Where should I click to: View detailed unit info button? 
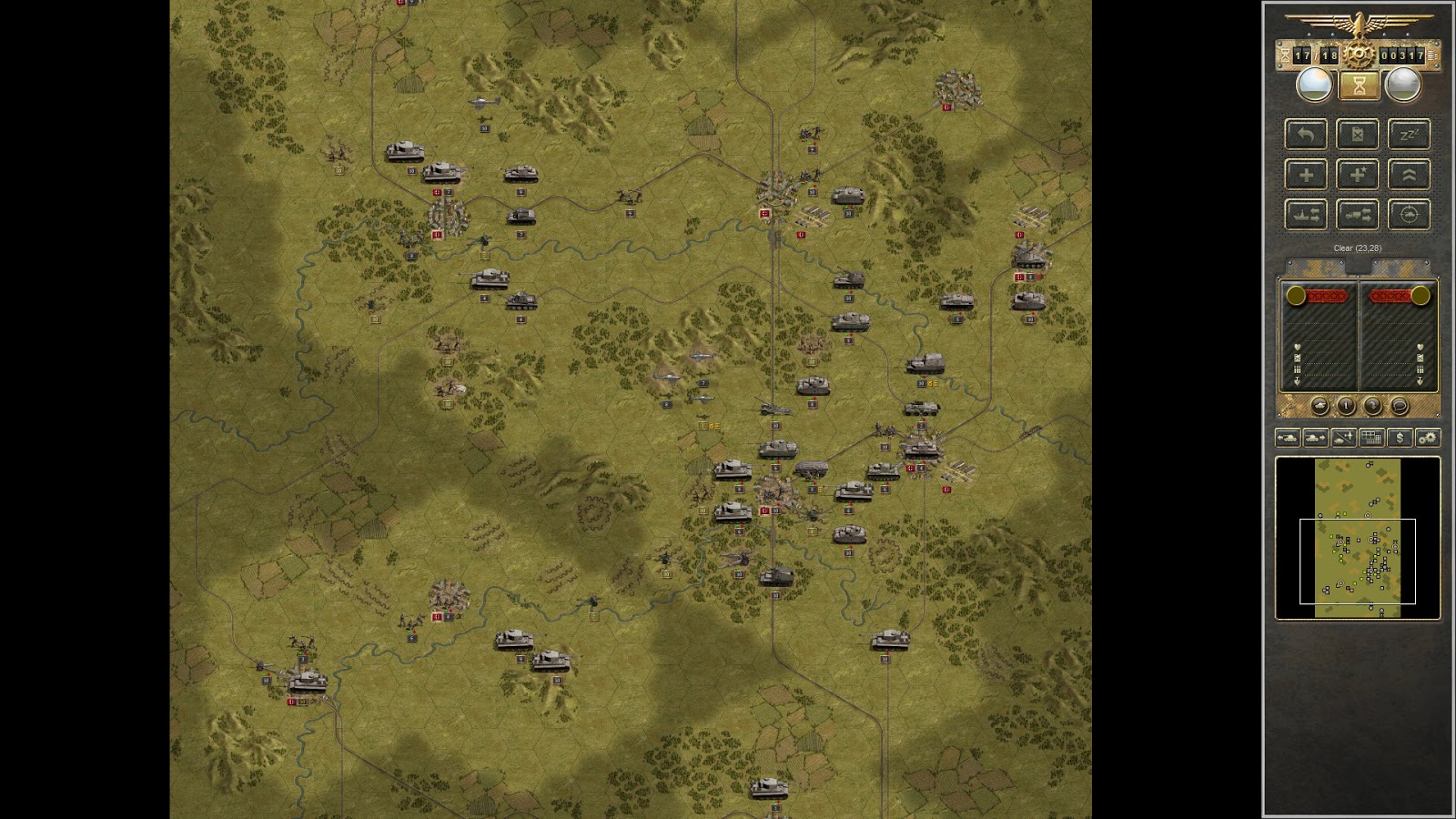(1347, 405)
